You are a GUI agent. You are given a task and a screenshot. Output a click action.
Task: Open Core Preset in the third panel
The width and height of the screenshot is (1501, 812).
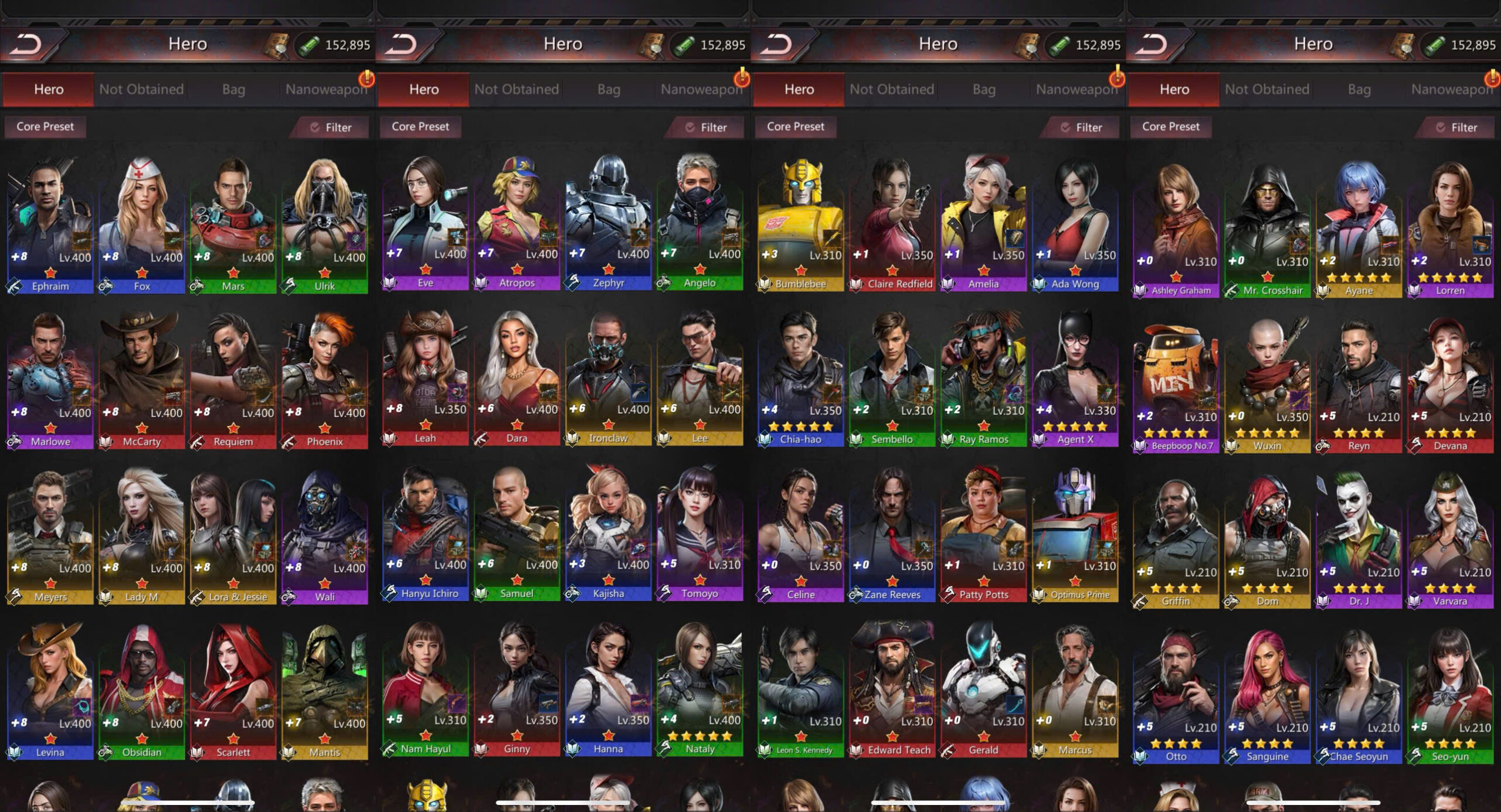796,127
